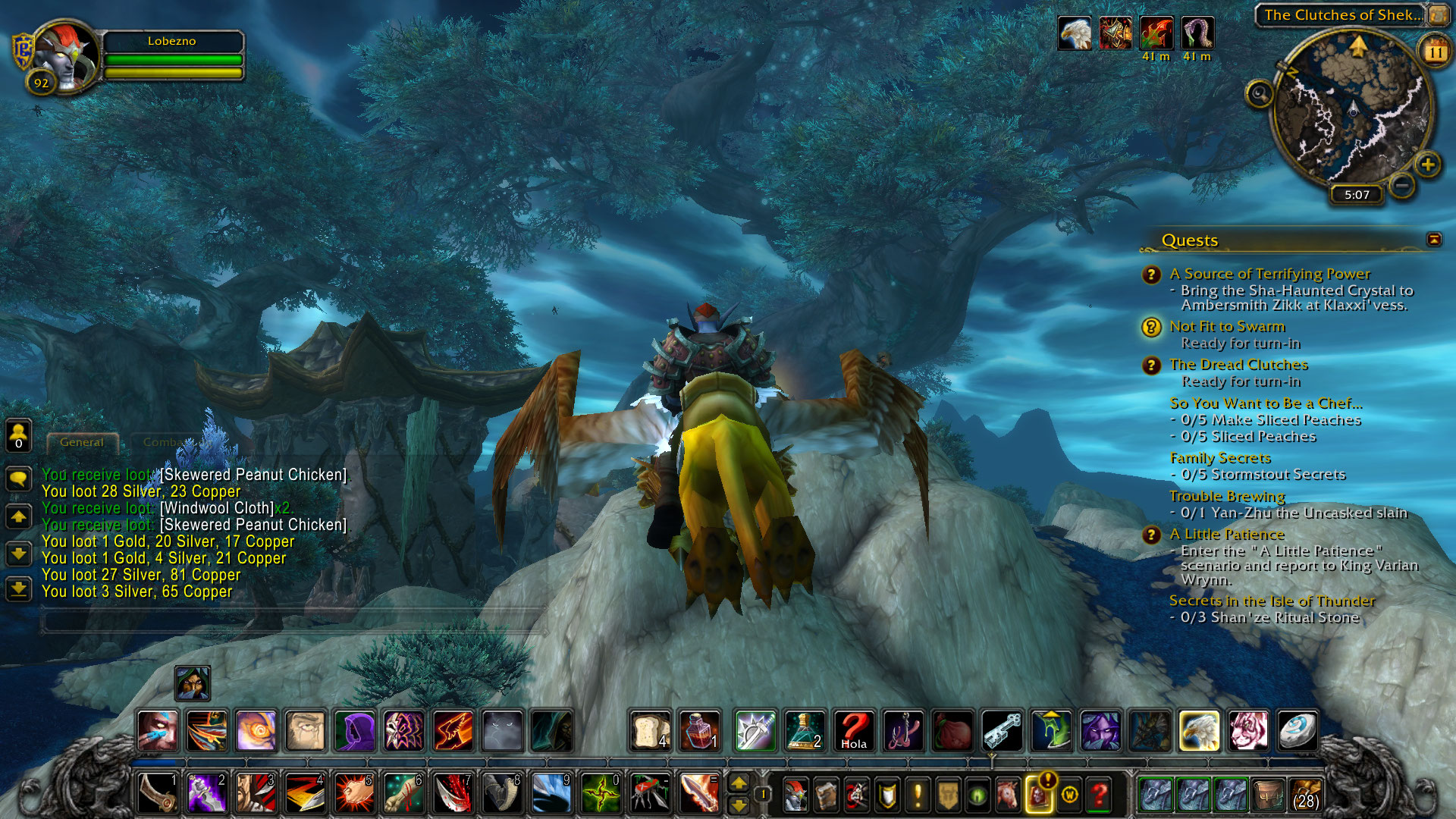Screen dimensions: 1456x819
Task: Activate the 'Hola' red question mark macro
Action: (854, 731)
